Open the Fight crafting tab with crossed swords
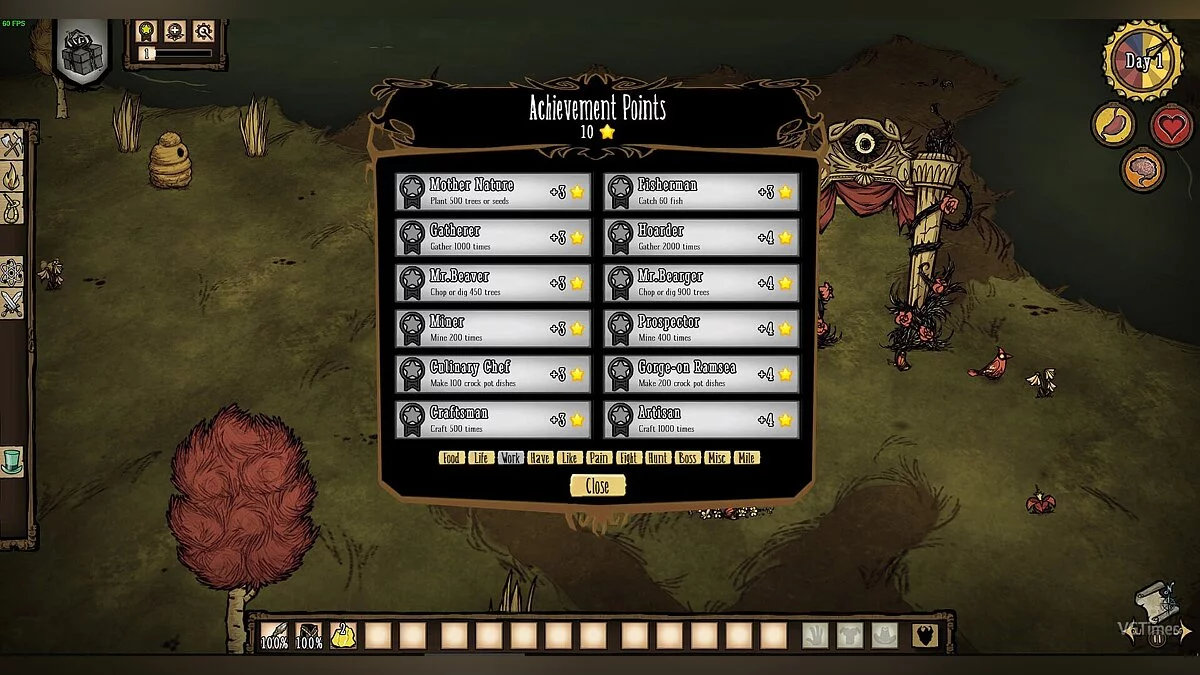Screen dimensions: 1200x675 (11, 303)
